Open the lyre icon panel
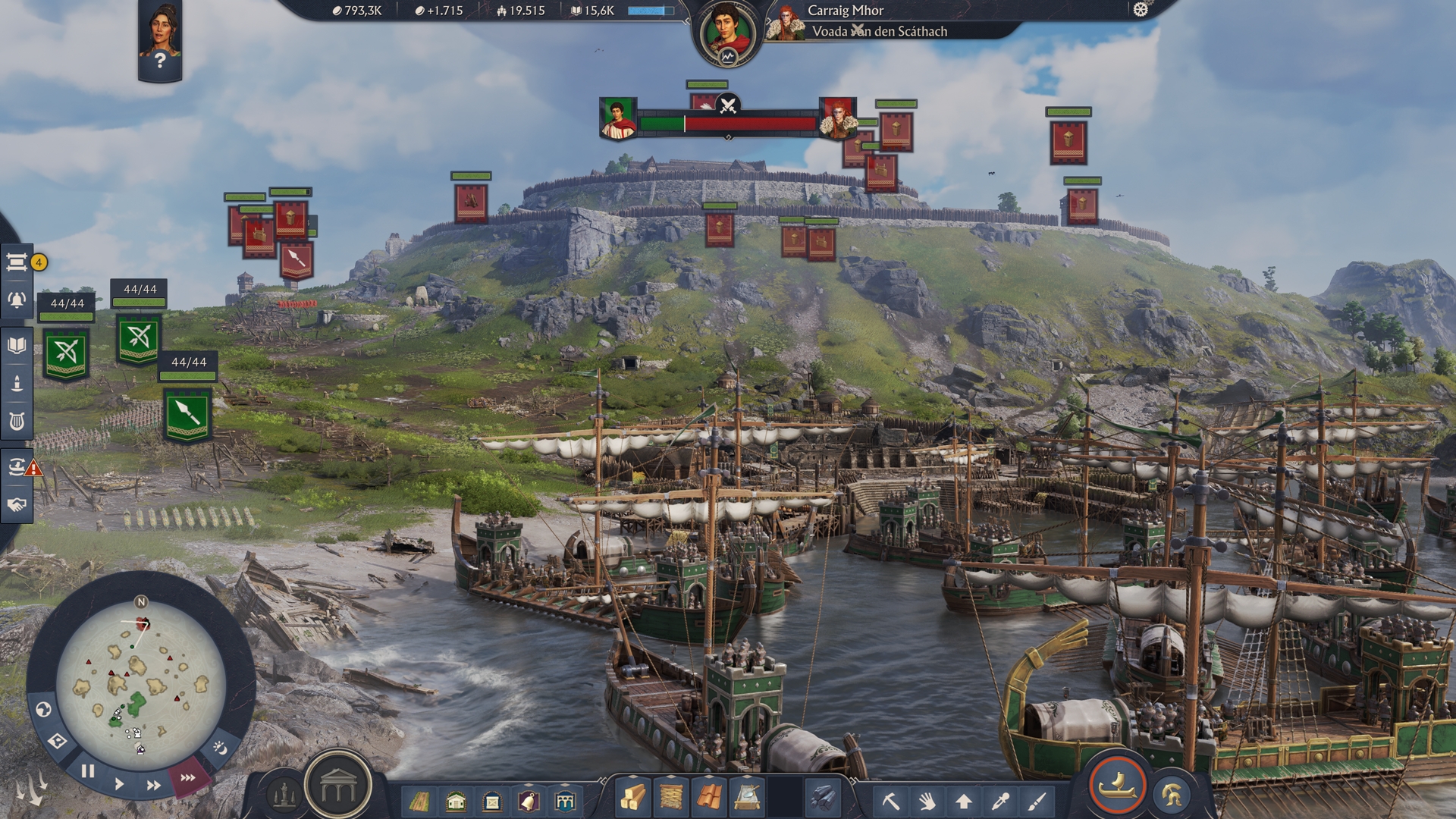This screenshot has width=1456, height=819. (x=17, y=420)
